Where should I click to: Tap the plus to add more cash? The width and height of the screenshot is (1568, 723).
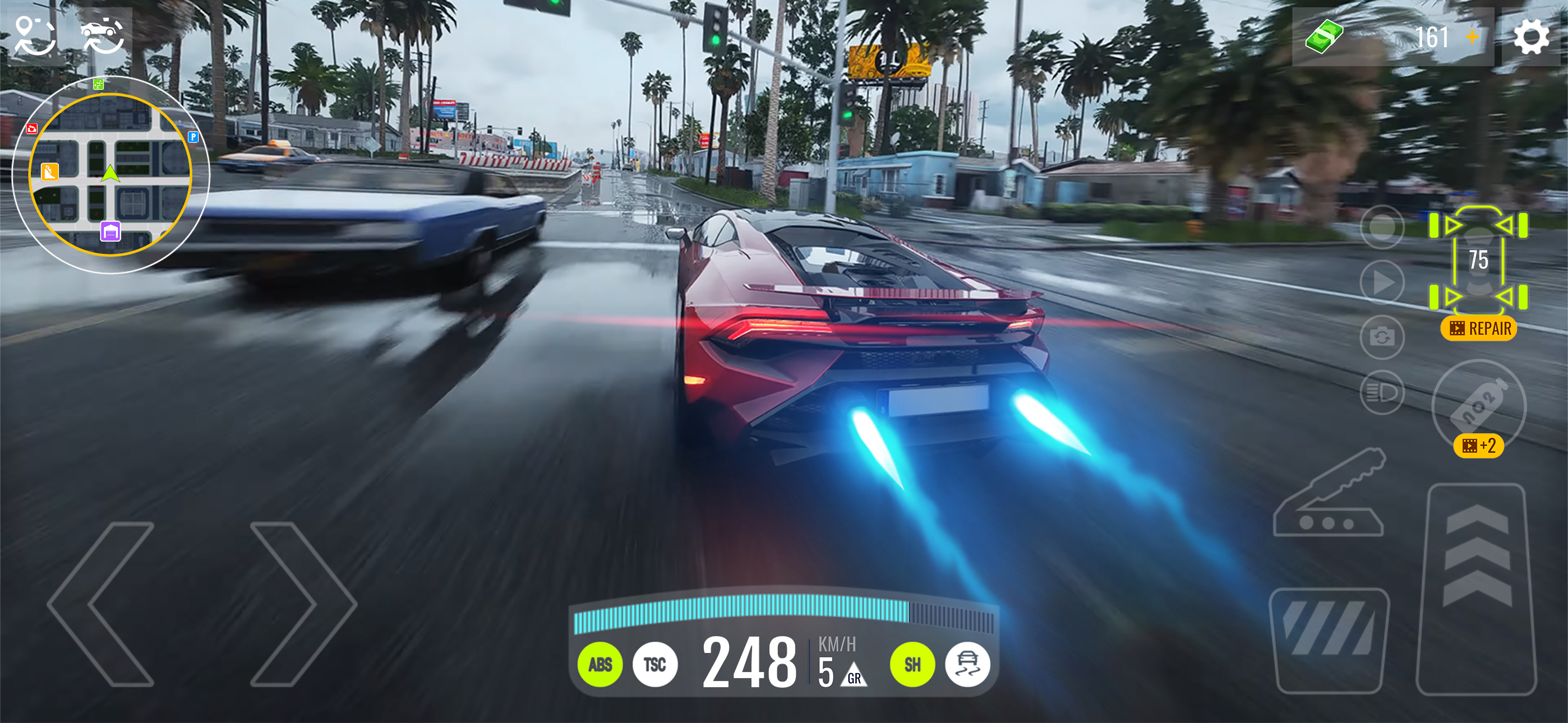pos(1471,38)
